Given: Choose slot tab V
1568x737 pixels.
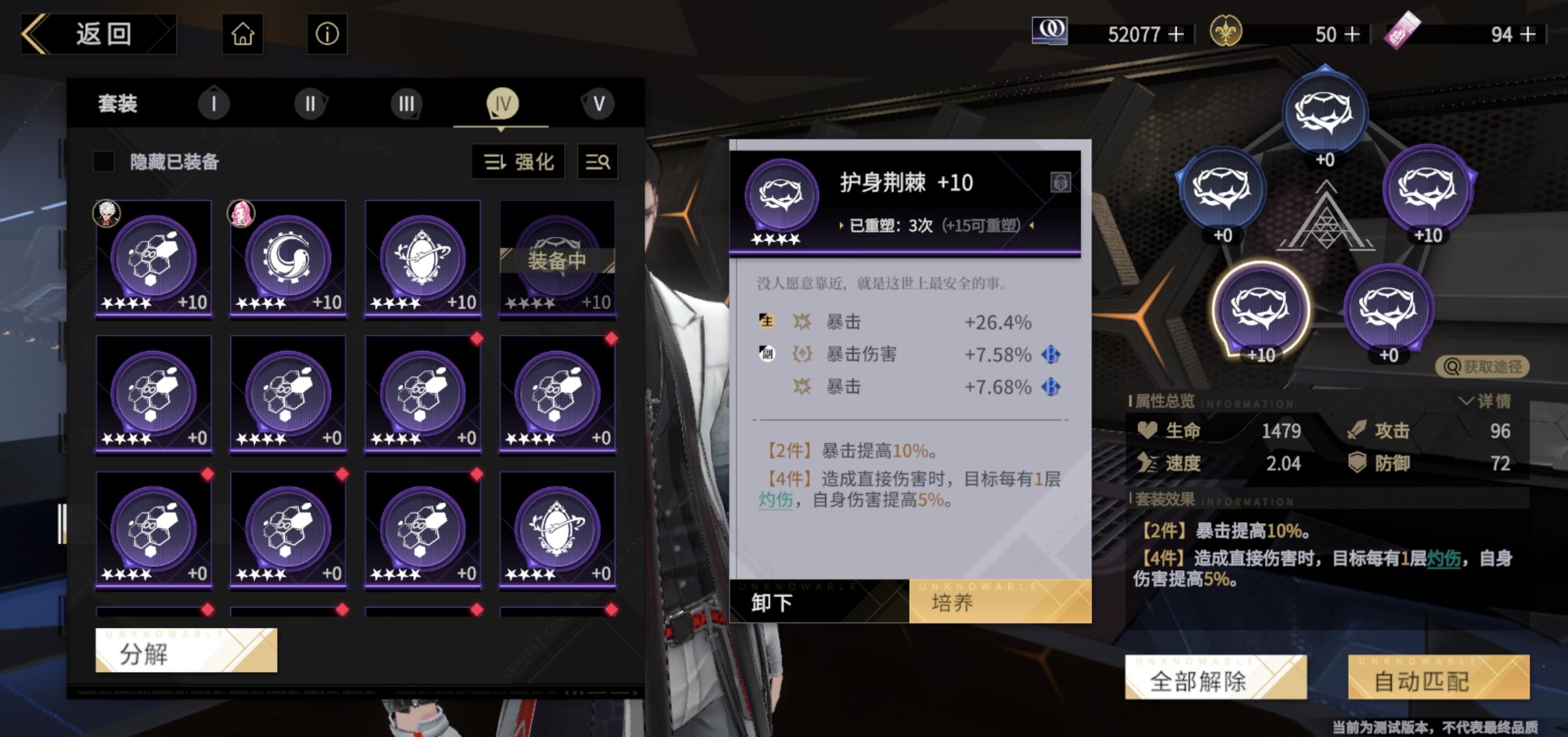Looking at the screenshot, I should tap(598, 104).
